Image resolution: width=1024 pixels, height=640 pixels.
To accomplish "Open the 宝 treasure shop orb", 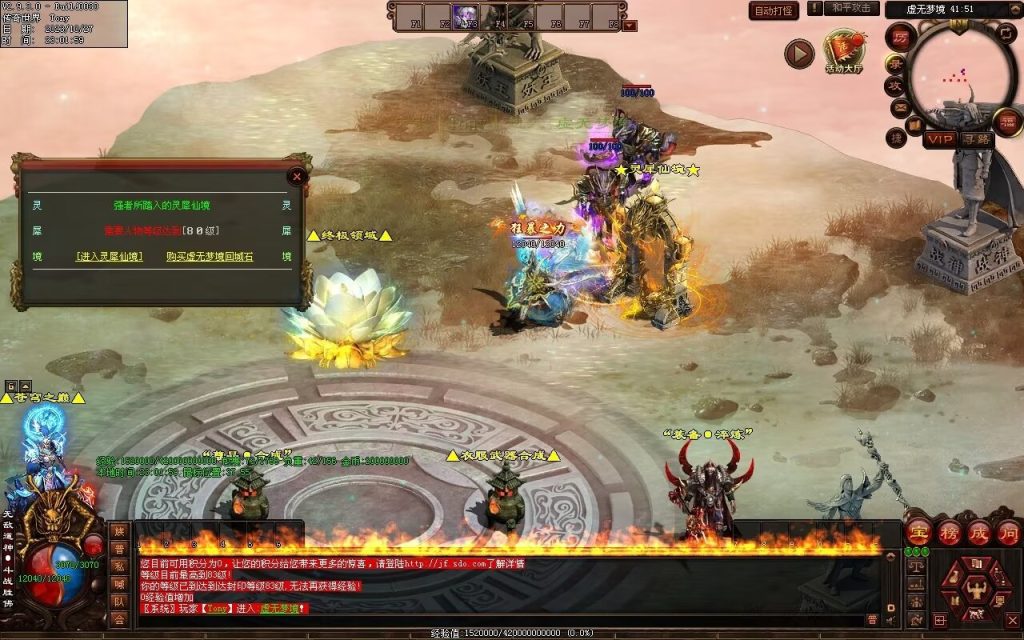I will click(919, 533).
